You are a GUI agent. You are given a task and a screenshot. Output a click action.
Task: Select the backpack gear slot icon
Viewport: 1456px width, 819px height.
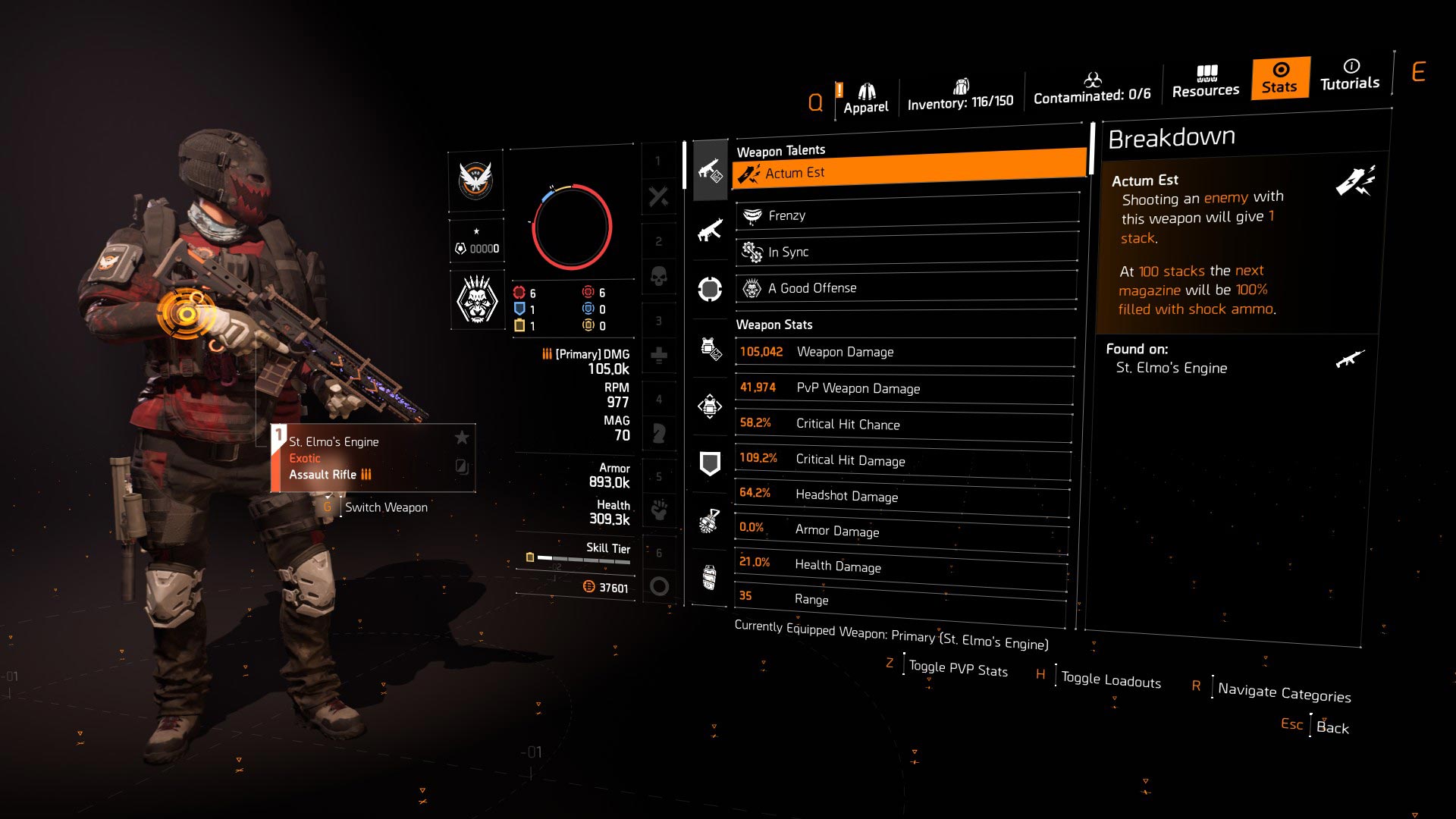point(710,407)
